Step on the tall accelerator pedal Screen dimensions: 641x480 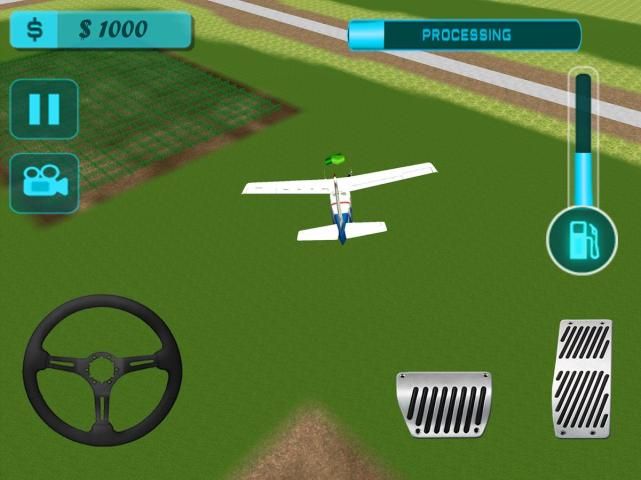pyautogui.click(x=582, y=378)
